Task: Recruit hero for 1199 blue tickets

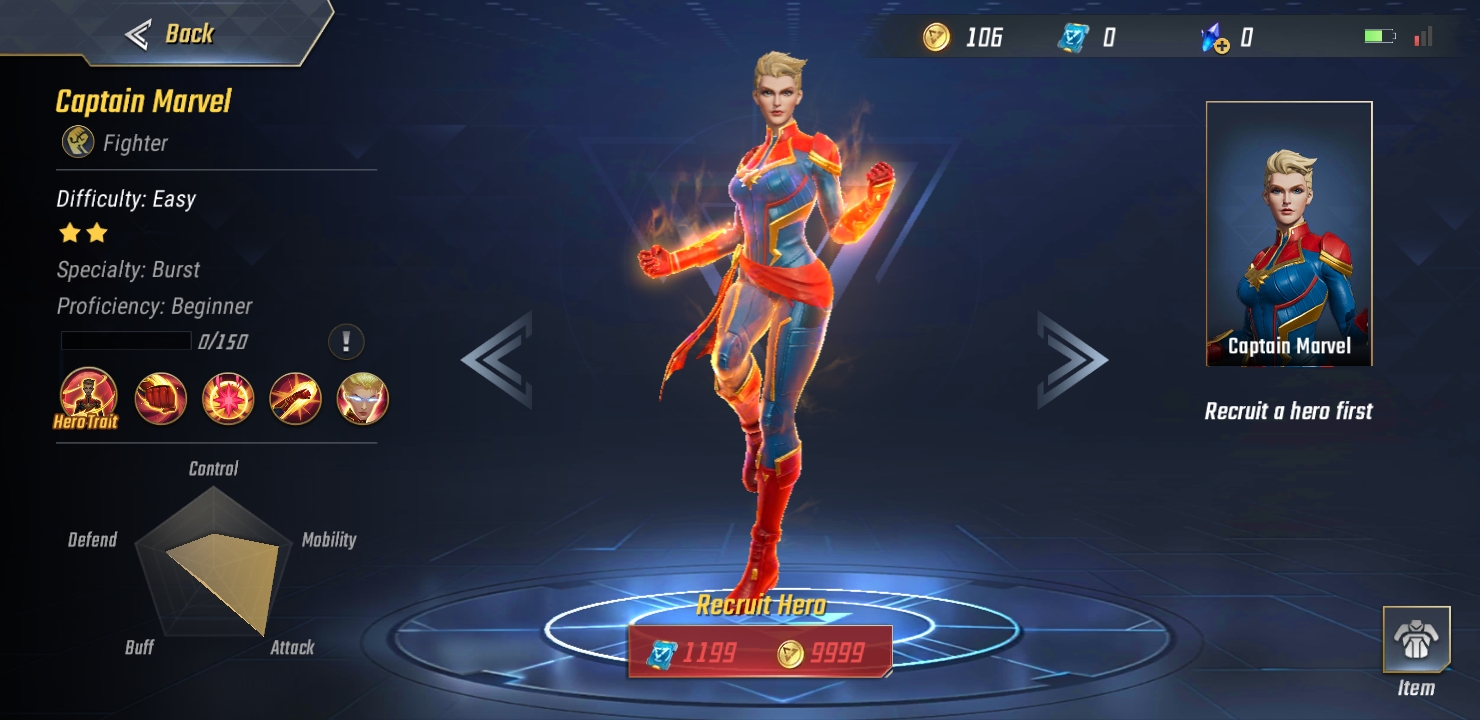Action: [692, 653]
